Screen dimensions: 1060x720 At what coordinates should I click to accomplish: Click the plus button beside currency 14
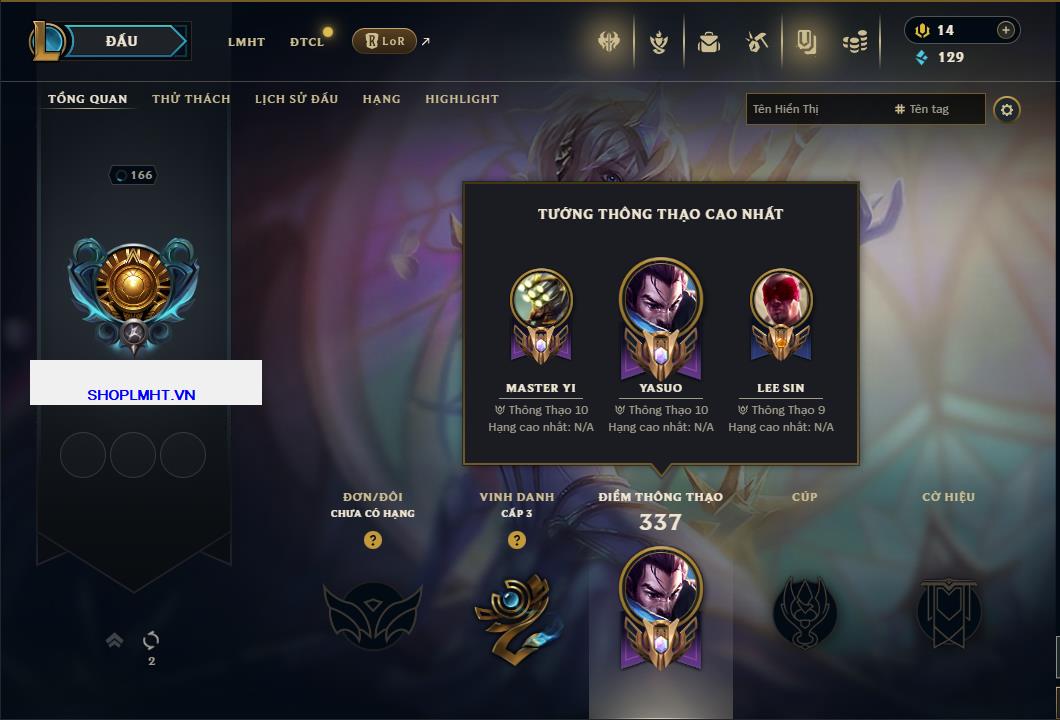tap(1005, 30)
